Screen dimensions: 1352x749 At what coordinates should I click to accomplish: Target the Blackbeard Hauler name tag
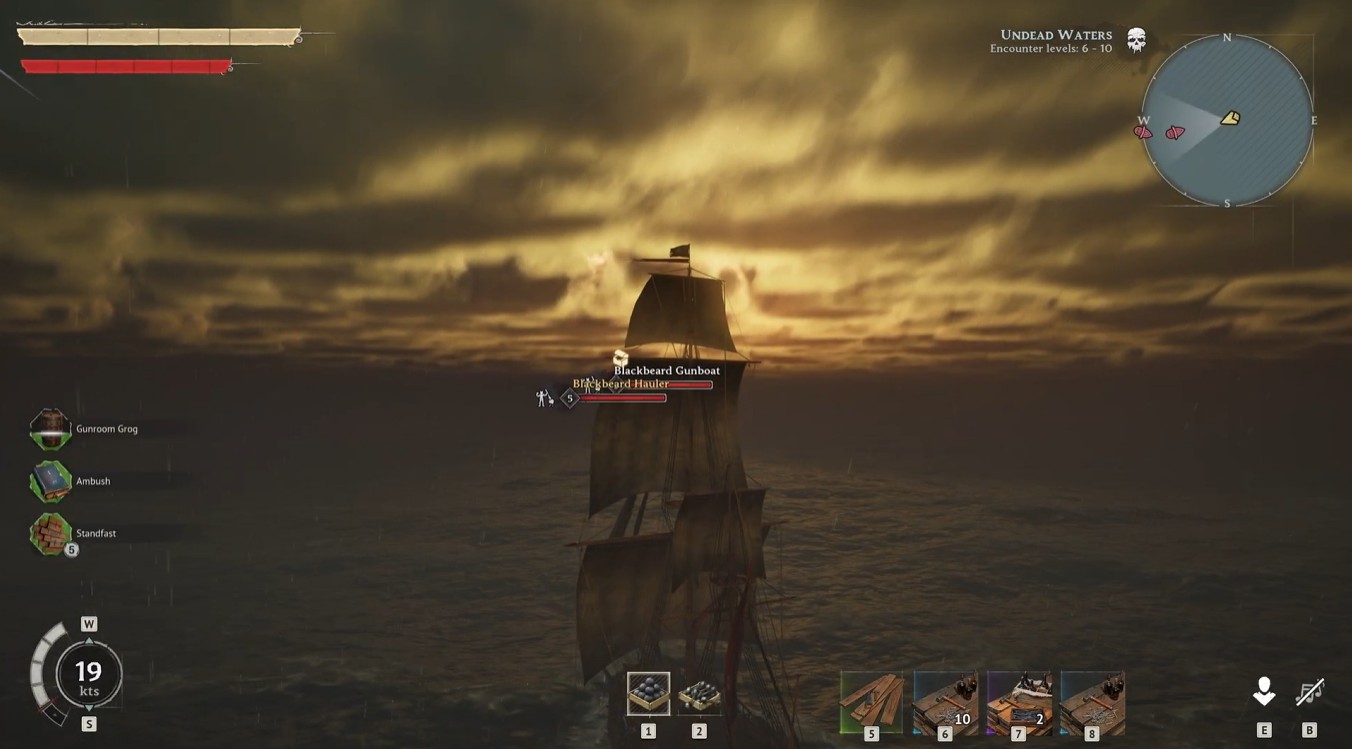coord(621,384)
